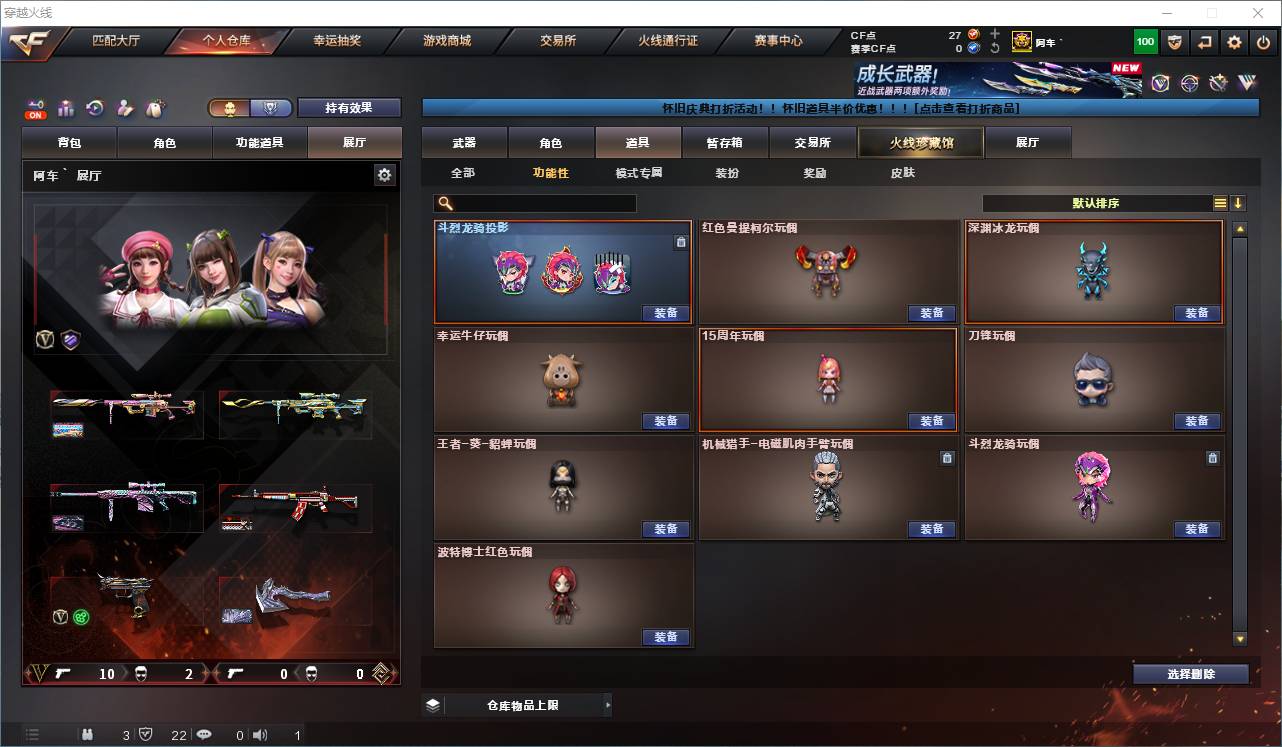The image size is (1282, 747).
Task: Click the dog tag icon in warehouse toolbar
Action: [154, 107]
